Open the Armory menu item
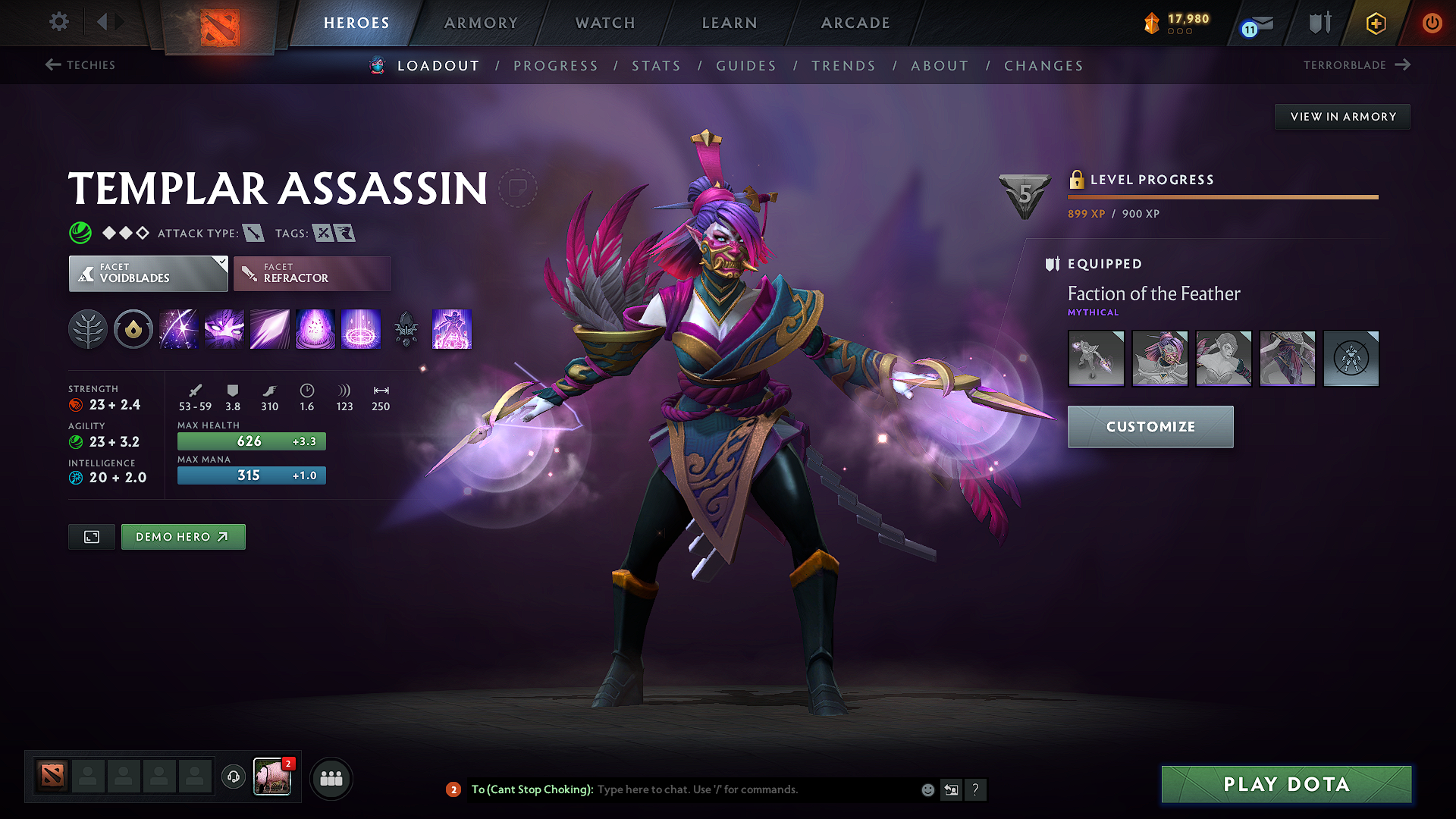Image resolution: width=1456 pixels, height=819 pixels. click(480, 23)
